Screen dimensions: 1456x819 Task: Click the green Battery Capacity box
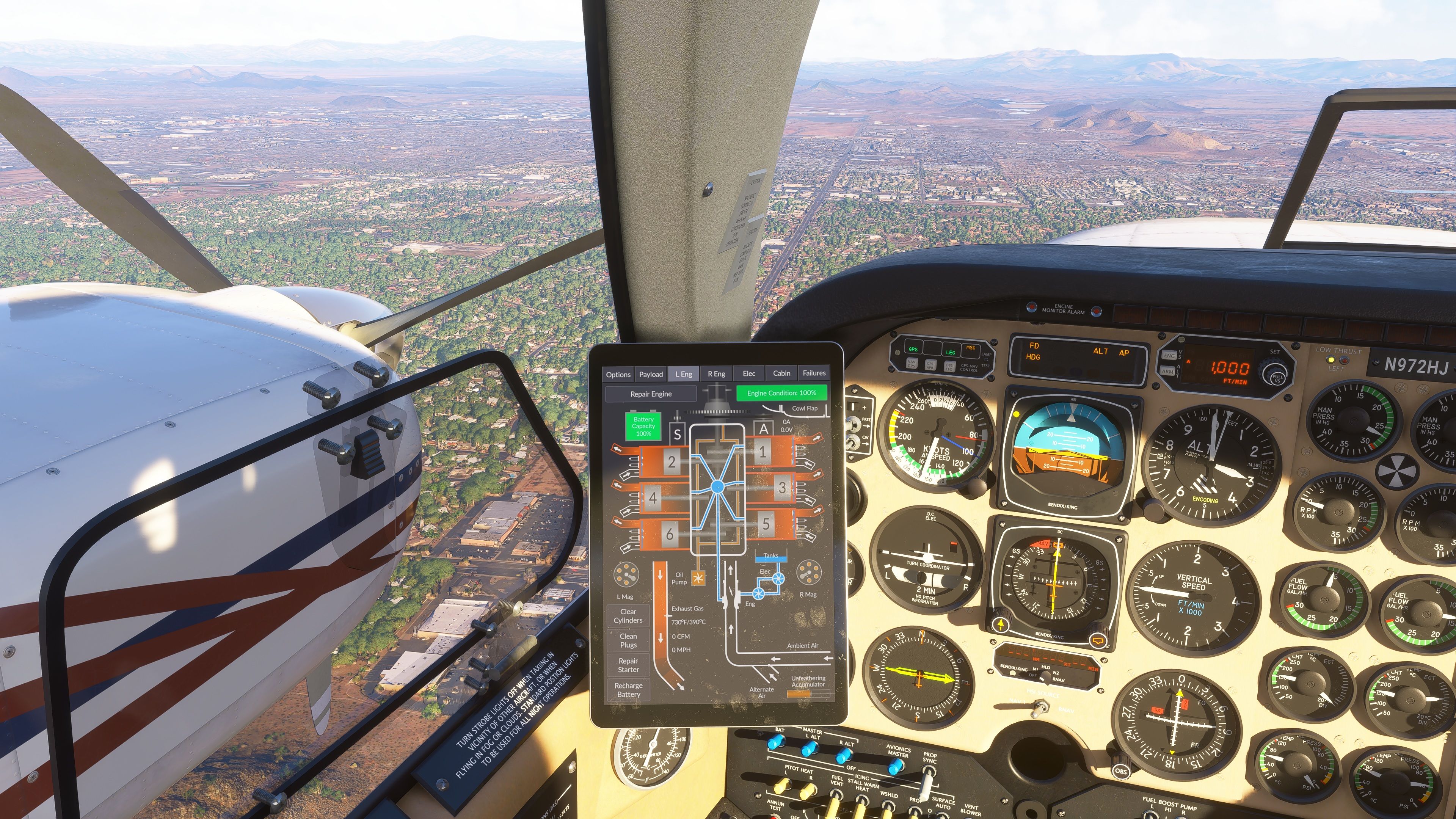643,427
